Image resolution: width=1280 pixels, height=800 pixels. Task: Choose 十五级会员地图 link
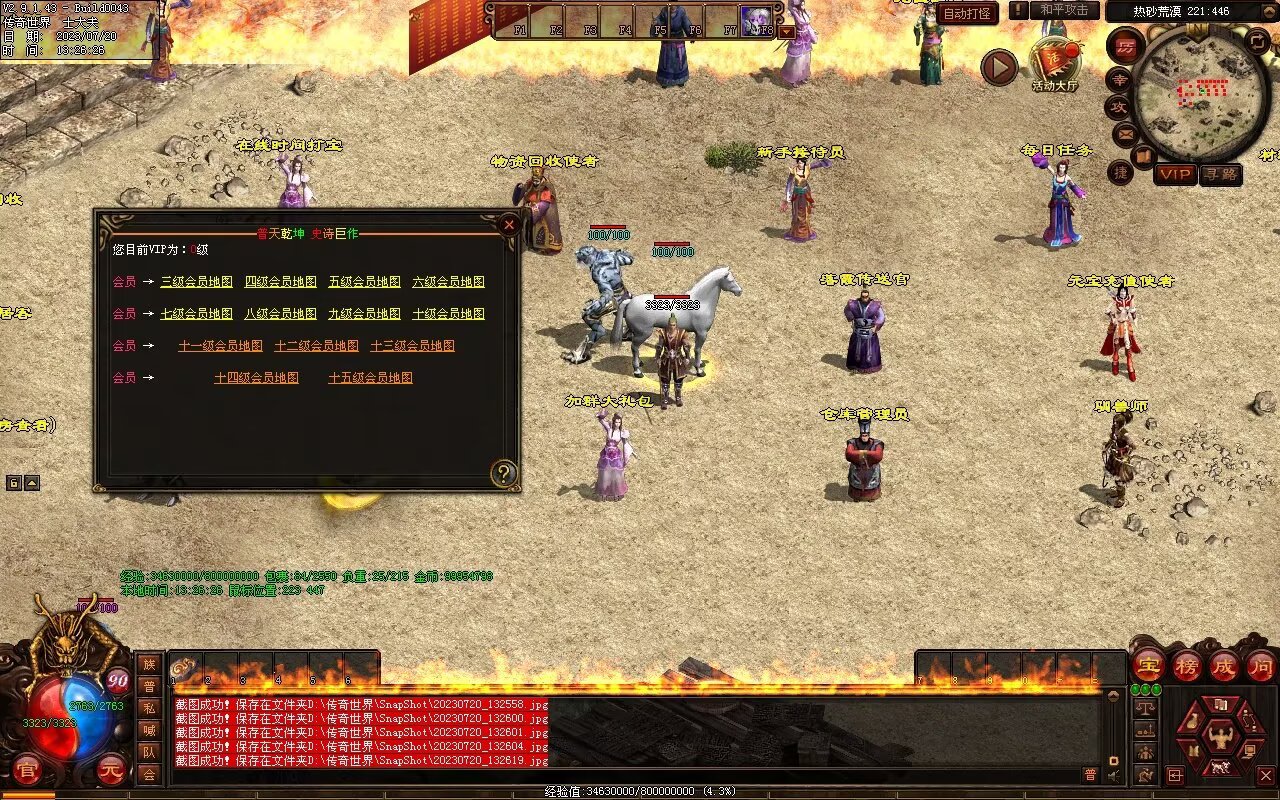pyautogui.click(x=370, y=378)
